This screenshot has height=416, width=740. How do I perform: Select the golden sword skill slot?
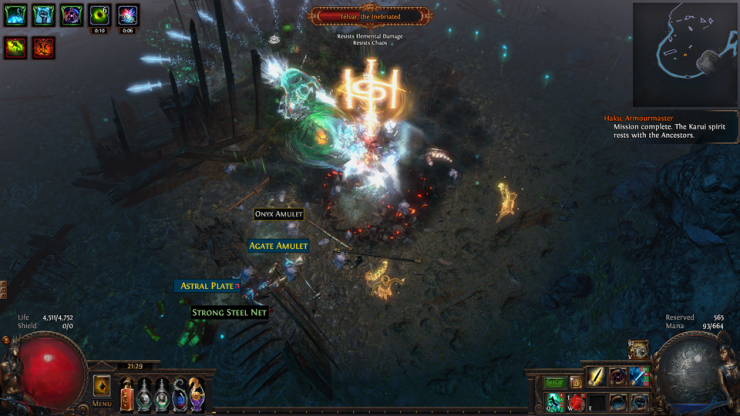coord(597,377)
